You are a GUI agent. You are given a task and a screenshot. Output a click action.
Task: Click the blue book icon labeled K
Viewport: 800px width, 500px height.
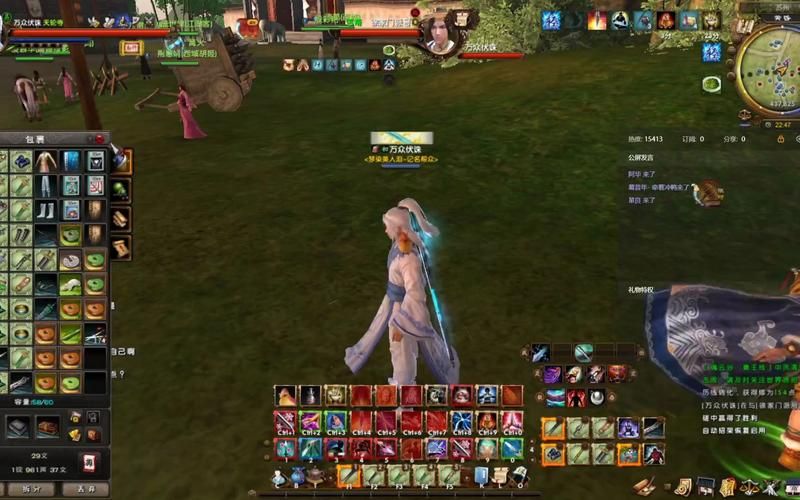pyautogui.click(x=481, y=475)
